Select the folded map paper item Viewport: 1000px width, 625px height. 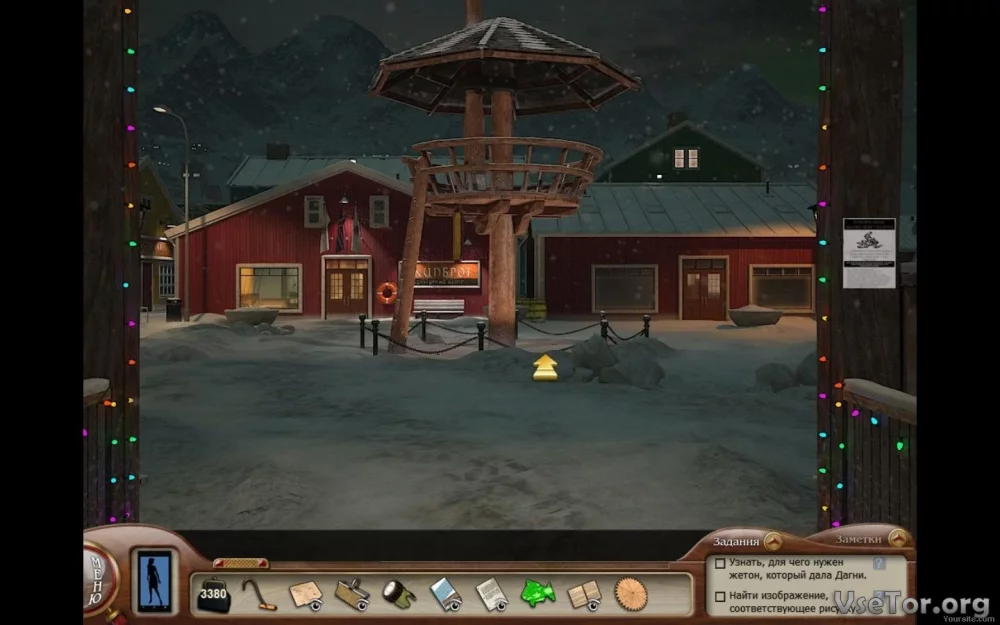(x=306, y=594)
